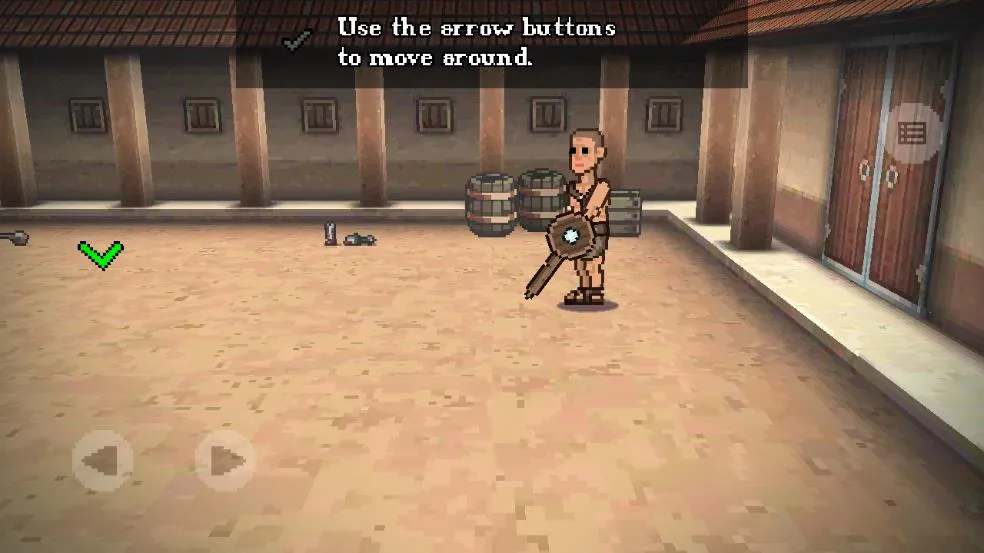
Task: Tap the right arrow move button
Action: tap(226, 461)
